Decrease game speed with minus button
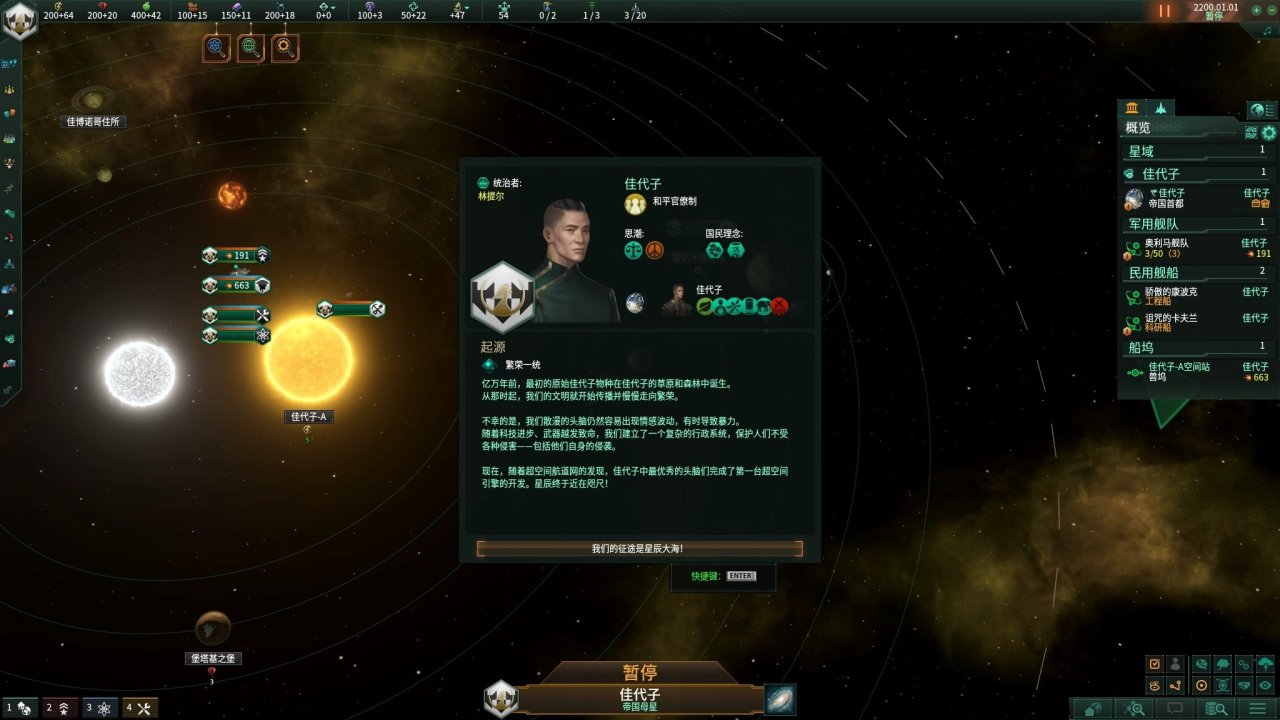 1270,10
